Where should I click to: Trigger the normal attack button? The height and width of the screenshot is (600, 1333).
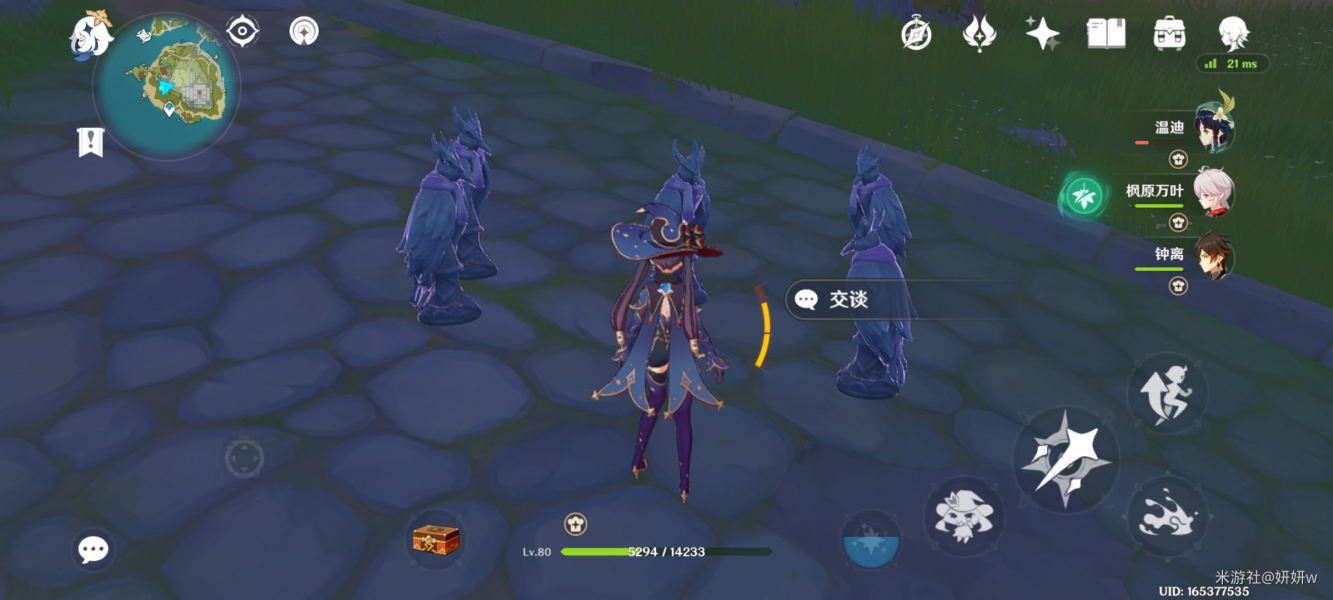(1066, 461)
